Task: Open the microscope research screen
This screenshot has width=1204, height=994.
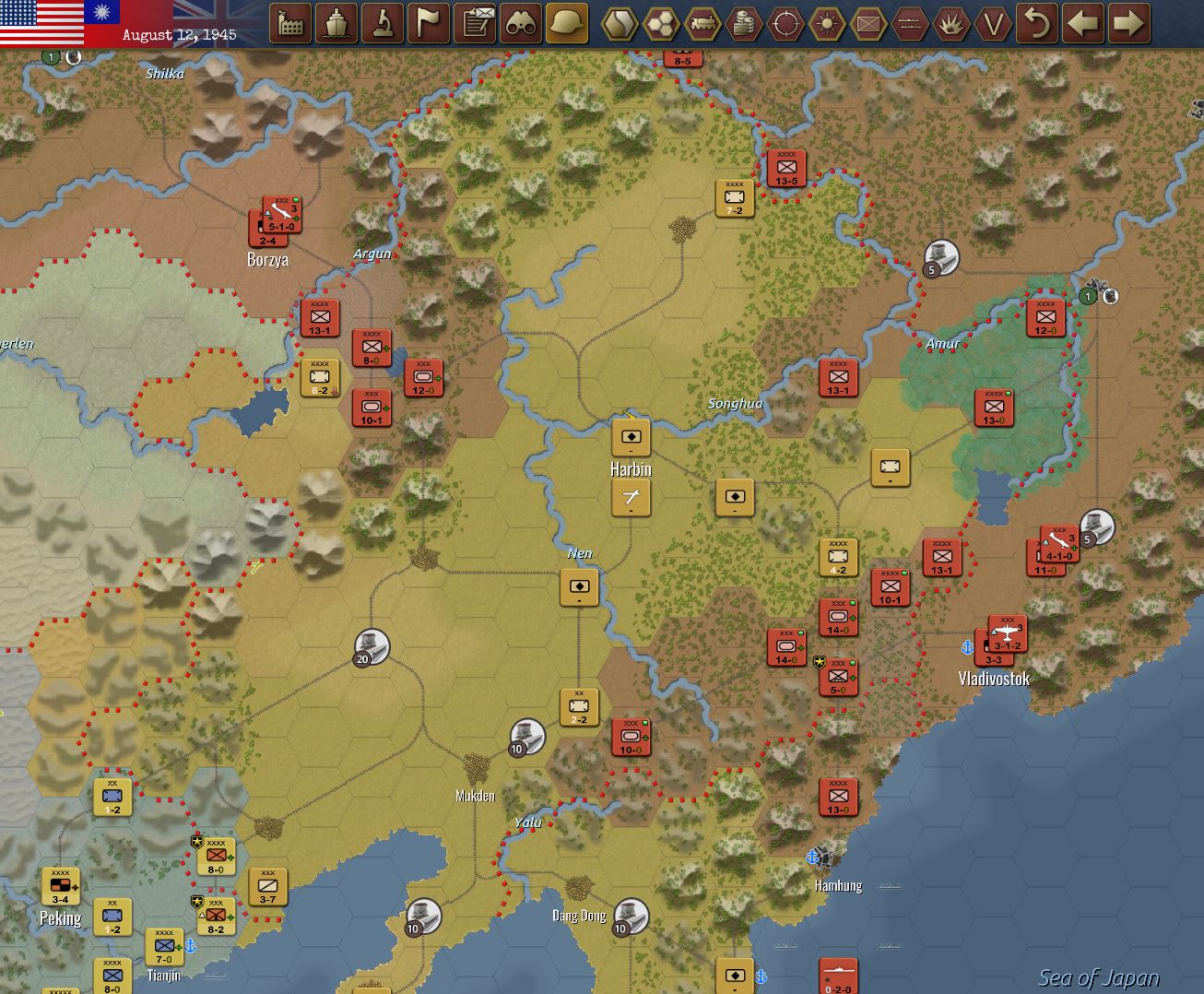Action: 383,24
